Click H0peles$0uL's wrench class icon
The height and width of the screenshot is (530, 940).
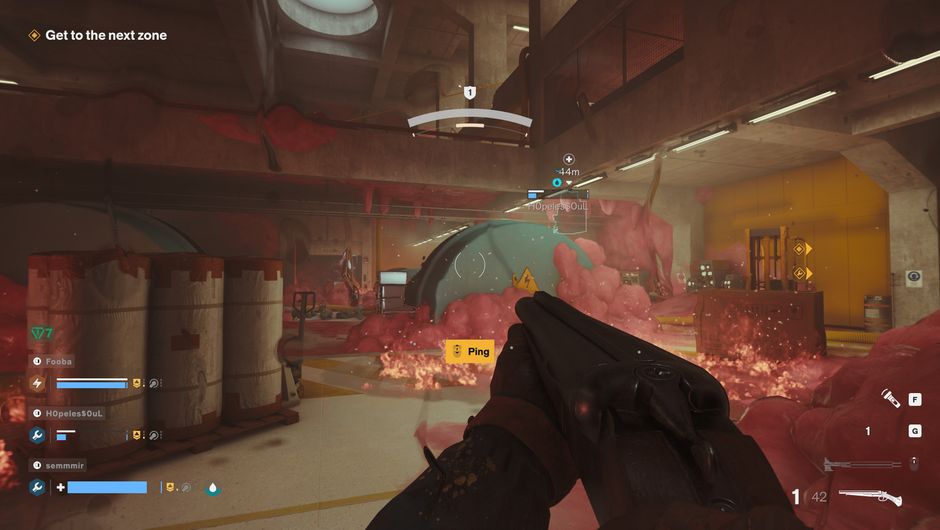[x=37, y=435]
